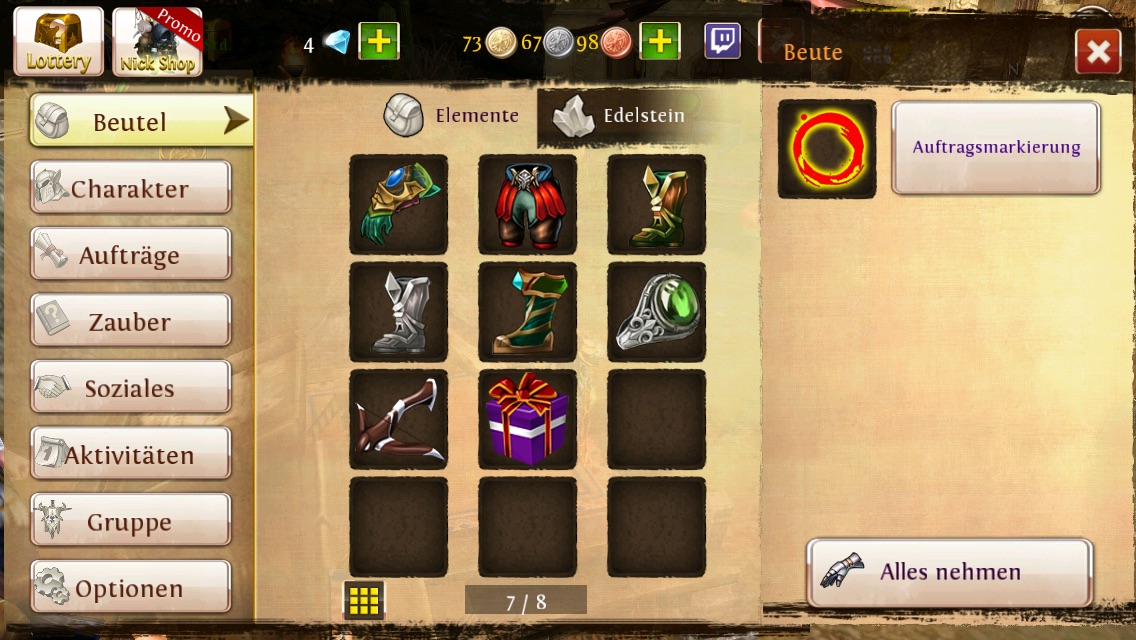The height and width of the screenshot is (640, 1136).
Task: Buy more coins with the plus button
Action: [659, 41]
